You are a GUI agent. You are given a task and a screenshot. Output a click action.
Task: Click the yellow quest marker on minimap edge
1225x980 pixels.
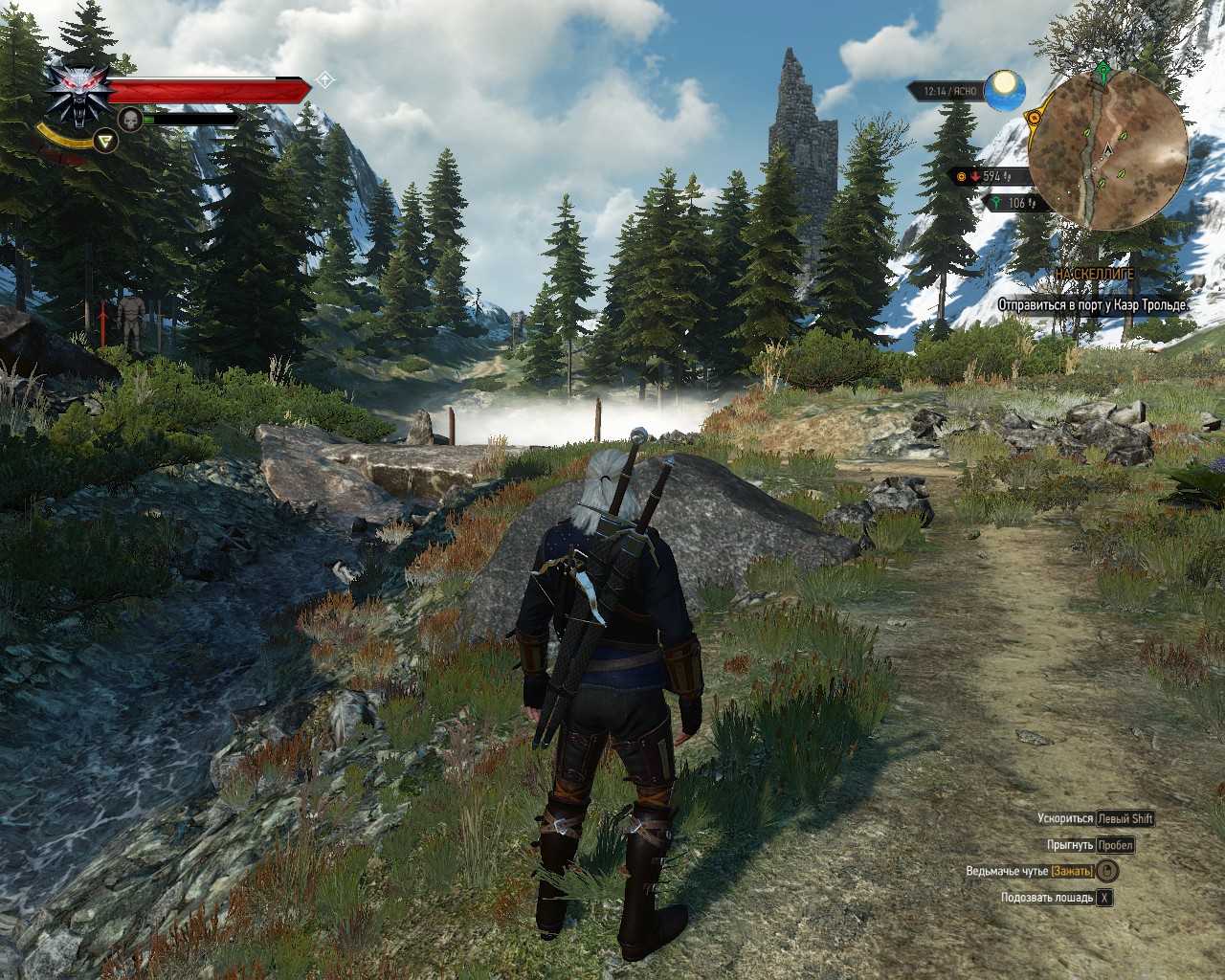click(x=1034, y=117)
